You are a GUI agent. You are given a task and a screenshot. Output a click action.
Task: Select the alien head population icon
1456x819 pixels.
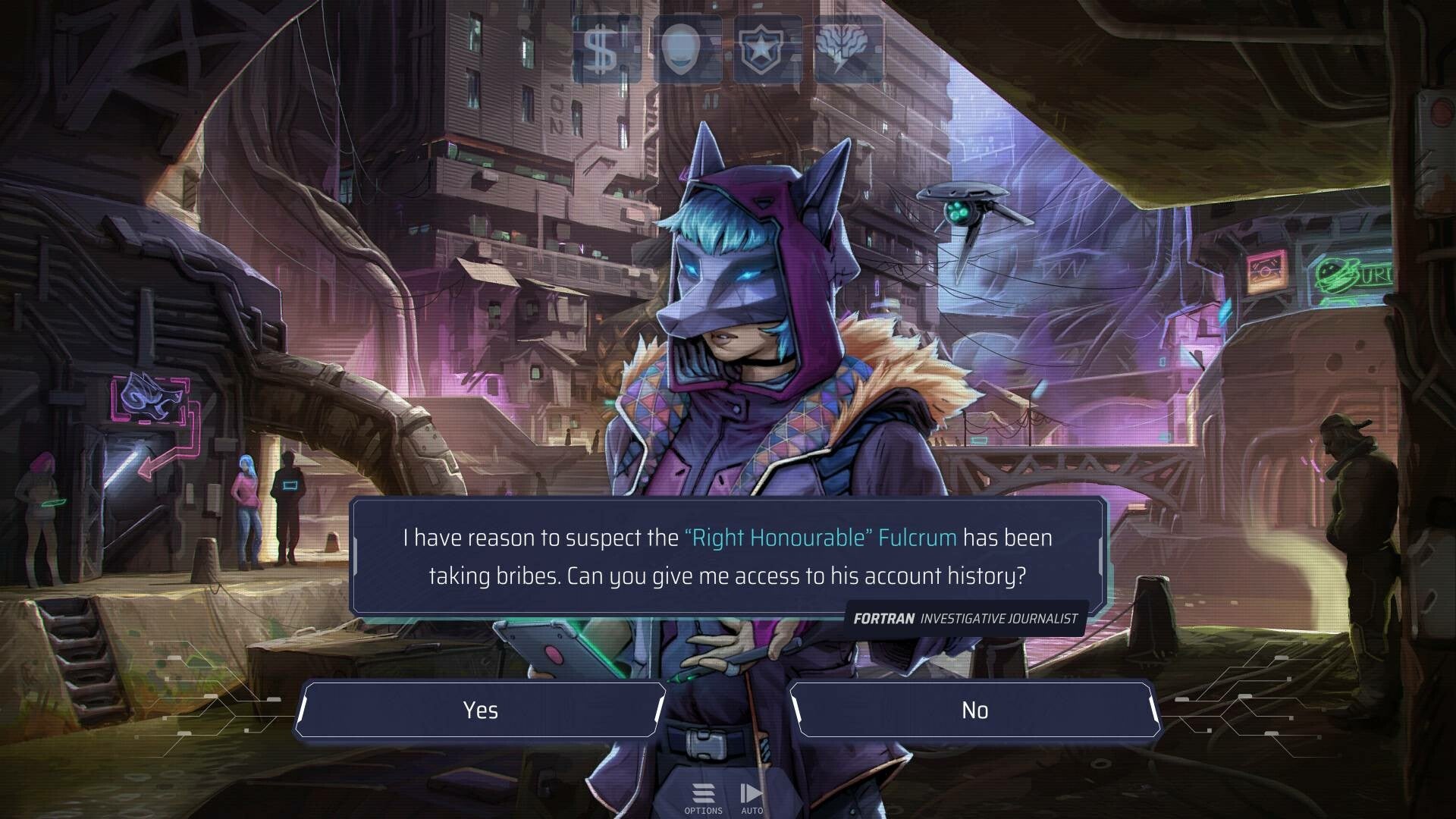coord(687,50)
